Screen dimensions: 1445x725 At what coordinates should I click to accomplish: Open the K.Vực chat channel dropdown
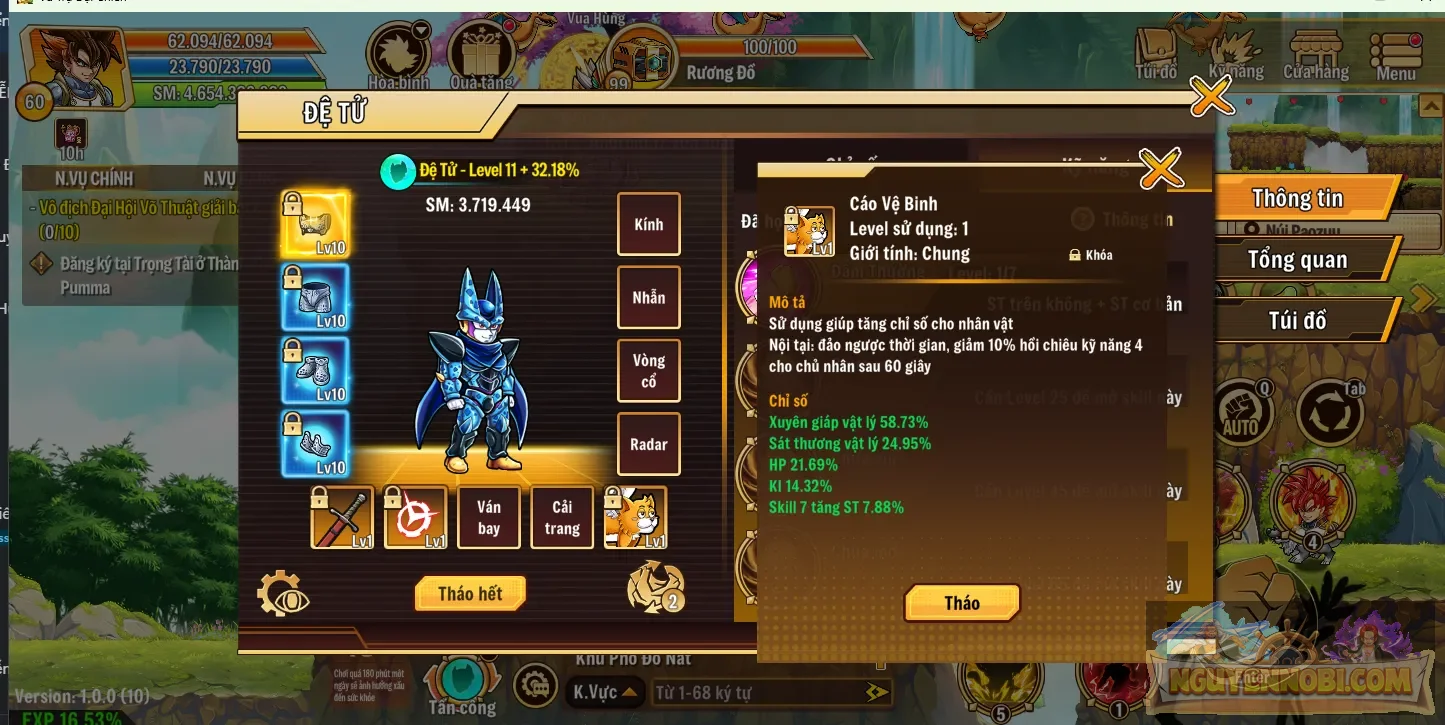pos(605,692)
